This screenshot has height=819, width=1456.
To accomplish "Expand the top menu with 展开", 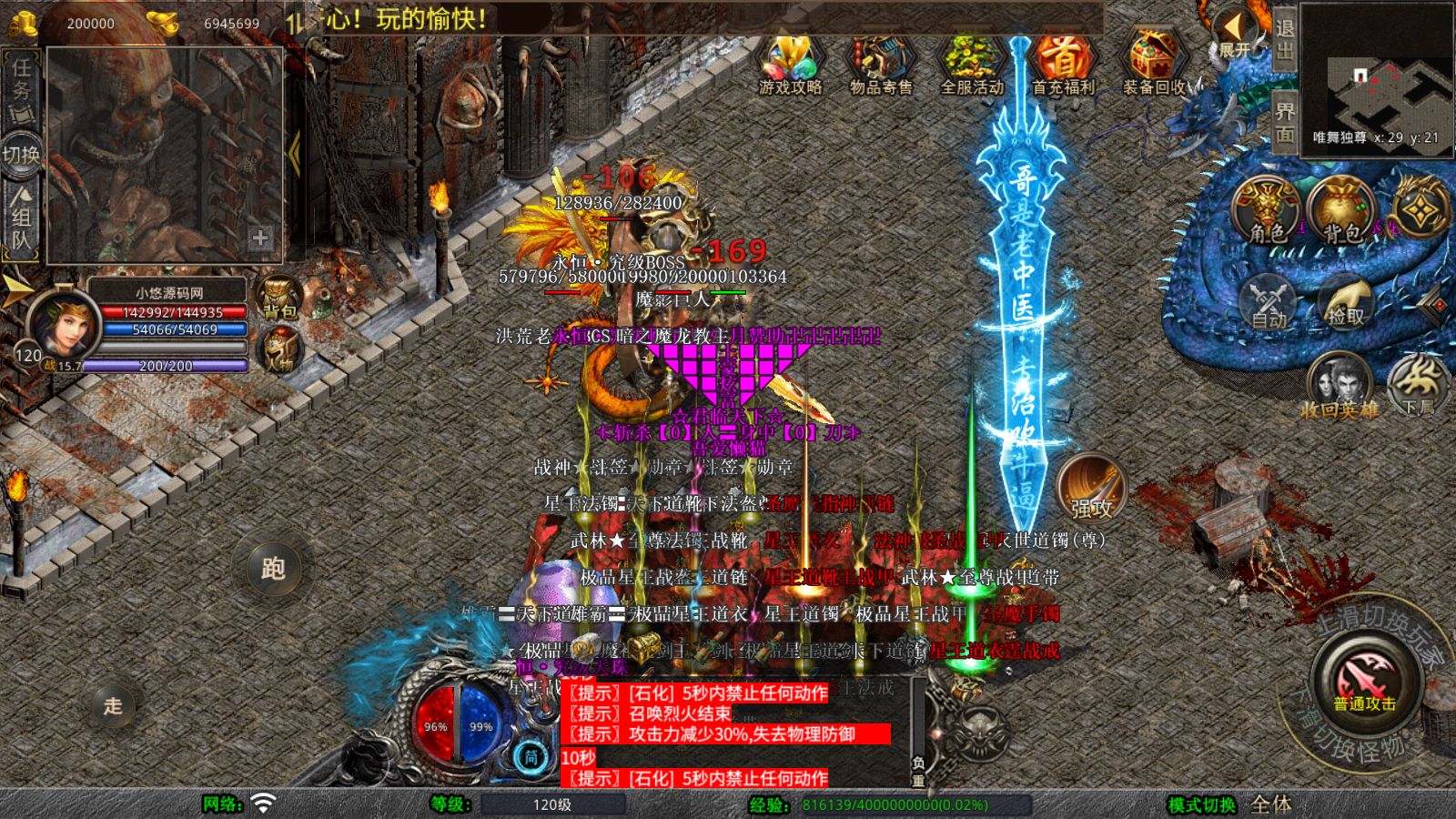I will coord(1235,36).
